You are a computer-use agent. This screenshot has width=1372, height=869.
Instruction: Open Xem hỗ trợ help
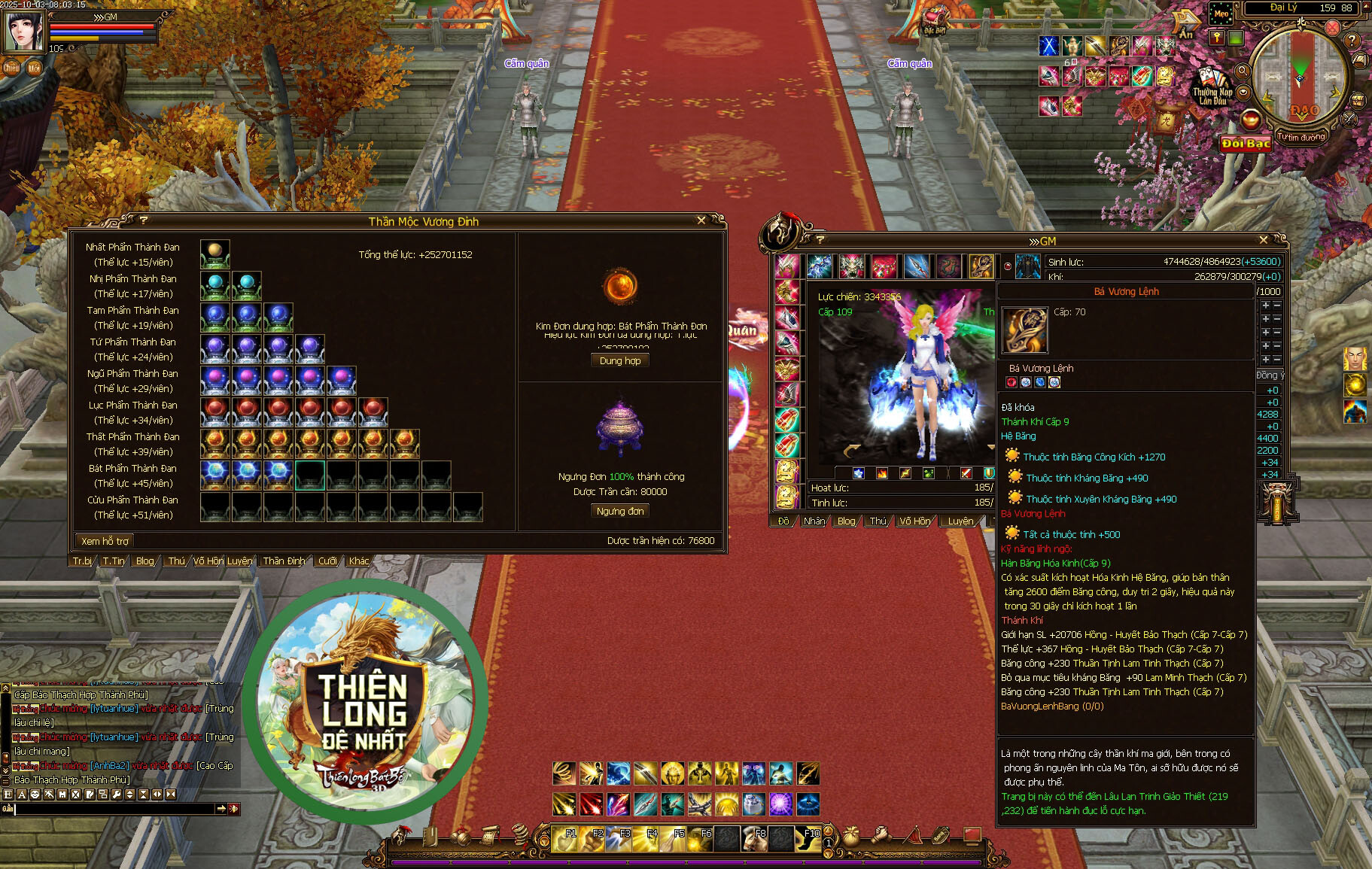105,541
